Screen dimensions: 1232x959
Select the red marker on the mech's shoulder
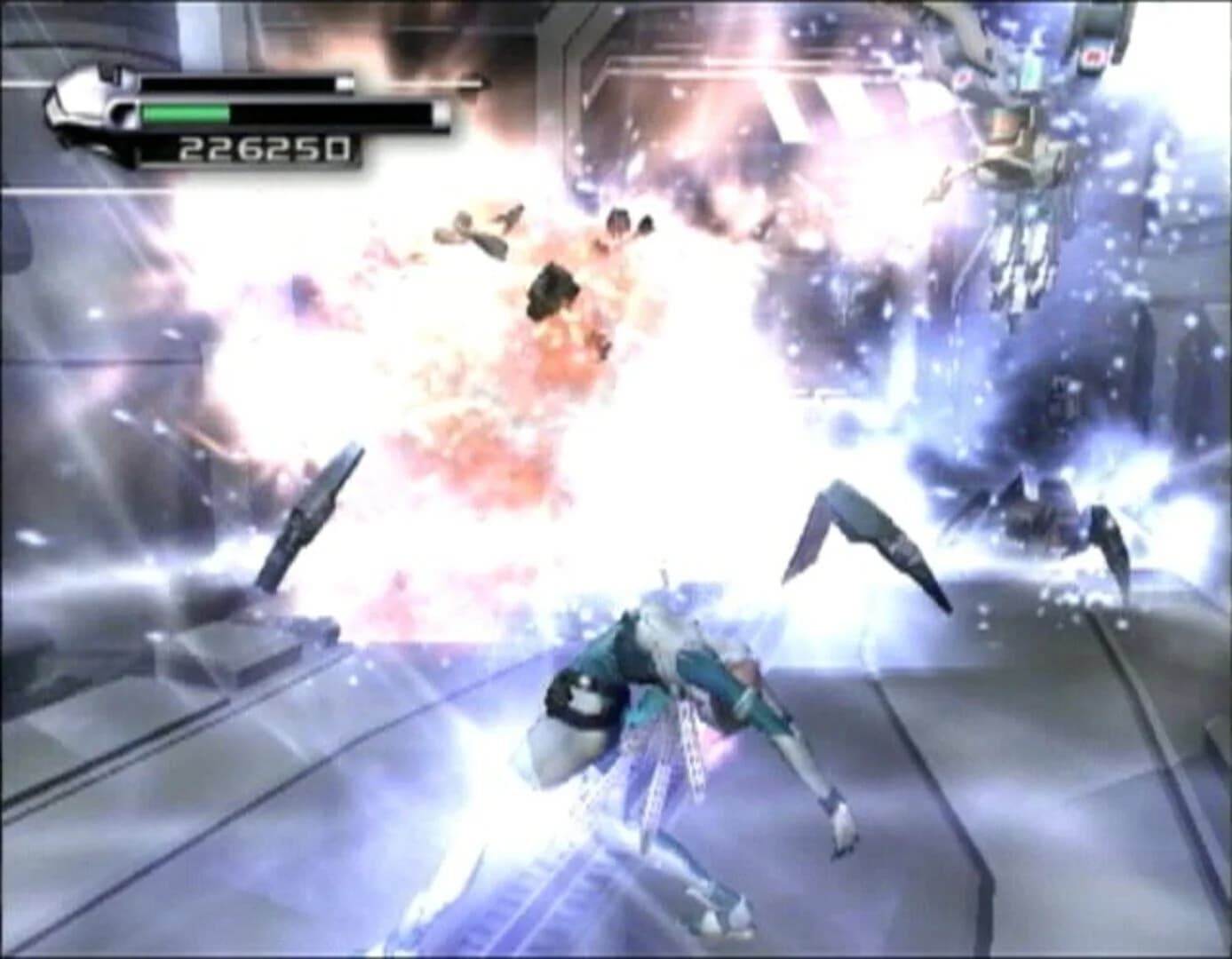pos(1094,57)
